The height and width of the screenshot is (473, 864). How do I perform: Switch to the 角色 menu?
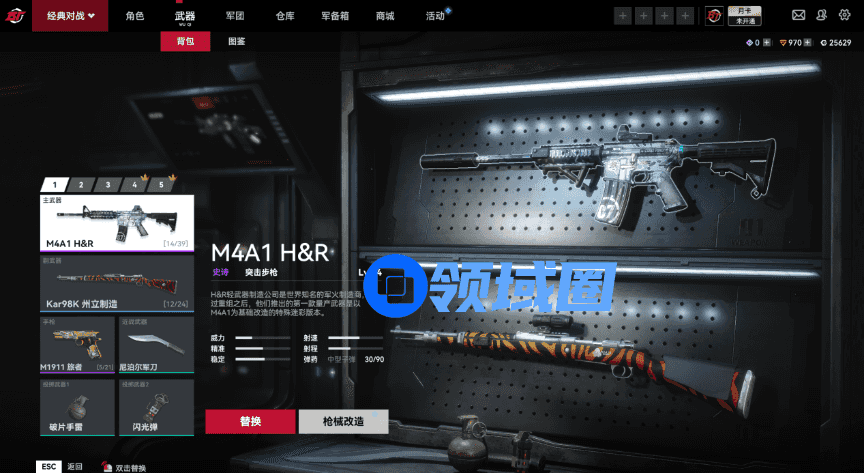click(x=135, y=16)
